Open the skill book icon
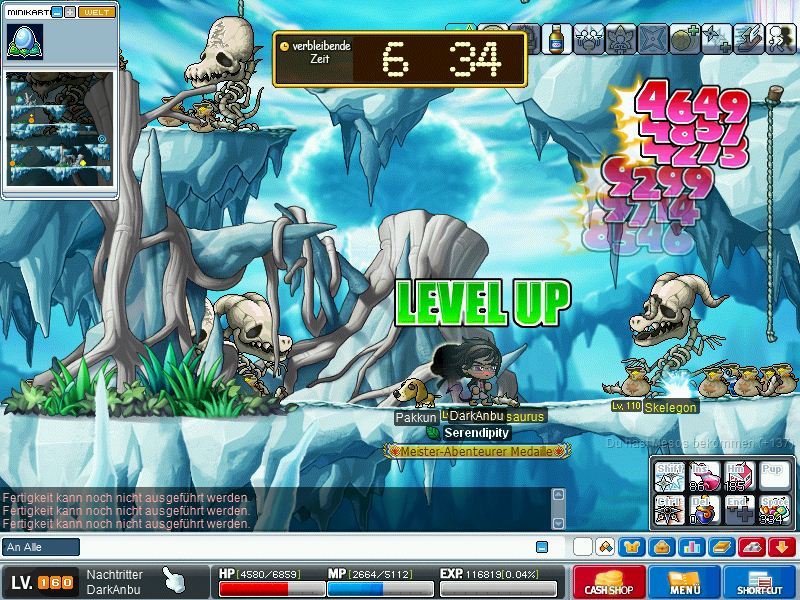The image size is (800, 600). [722, 547]
